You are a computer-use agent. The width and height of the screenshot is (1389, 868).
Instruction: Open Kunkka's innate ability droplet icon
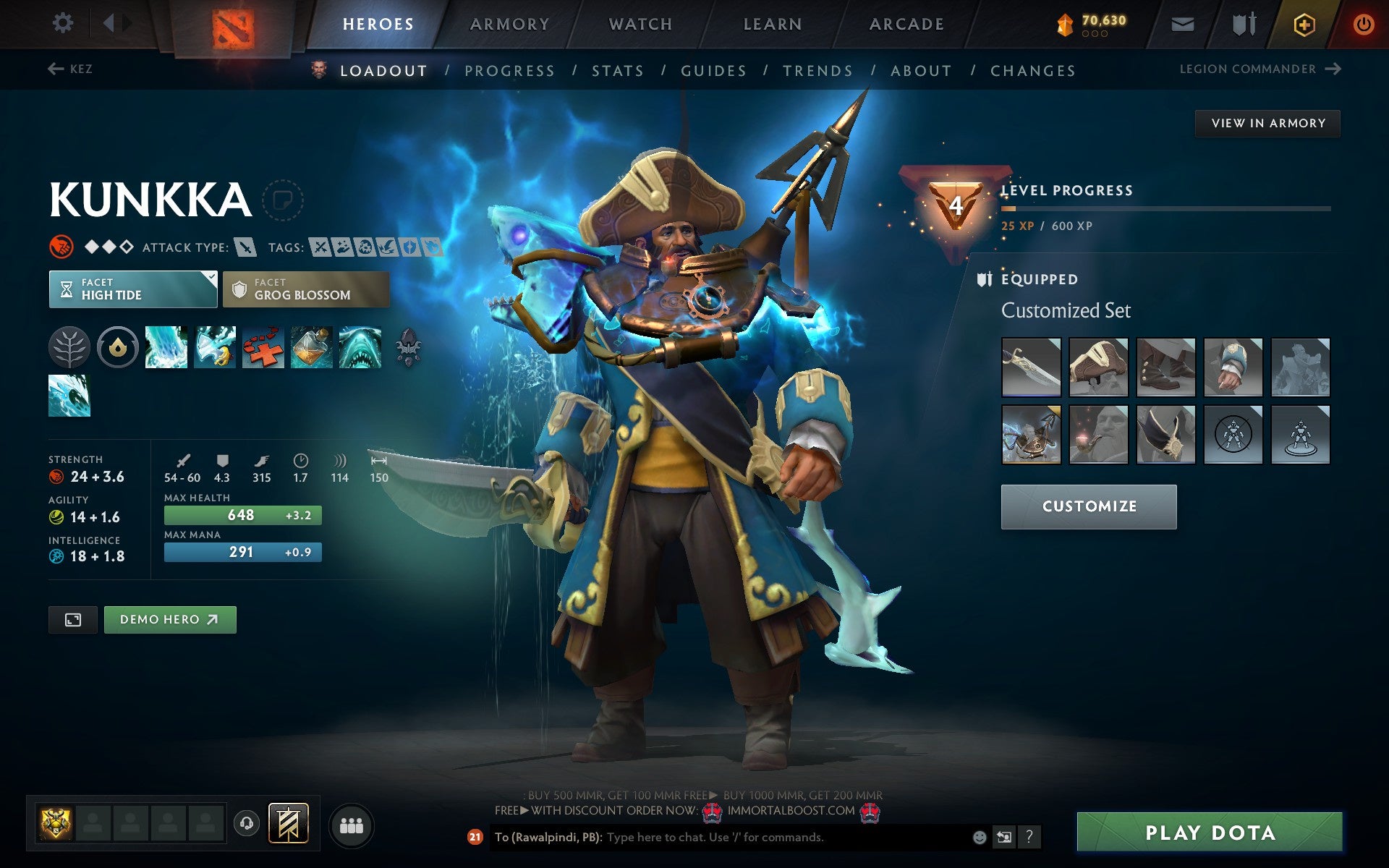(118, 346)
